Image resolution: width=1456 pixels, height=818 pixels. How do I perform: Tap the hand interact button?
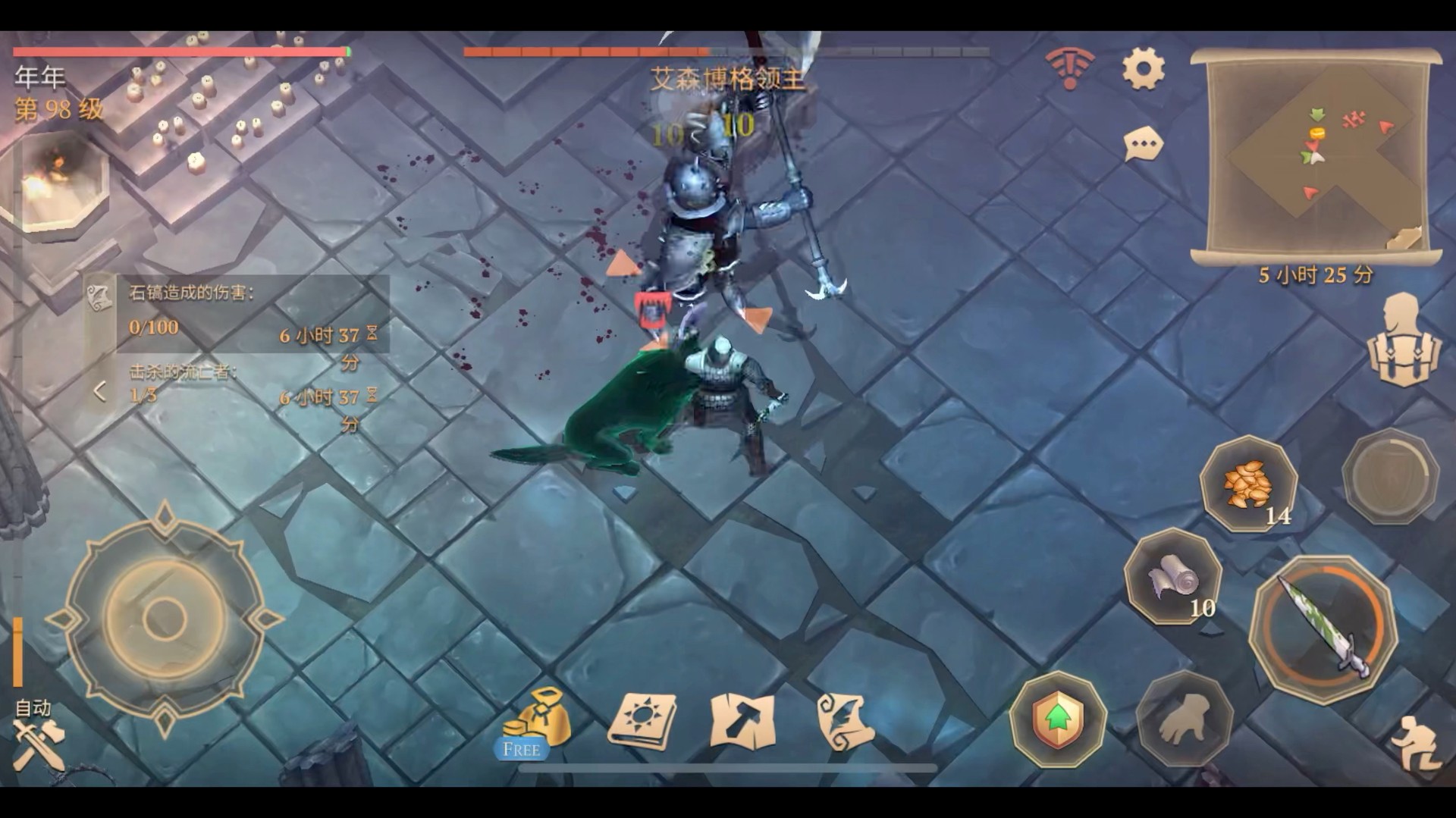pyautogui.click(x=1183, y=717)
